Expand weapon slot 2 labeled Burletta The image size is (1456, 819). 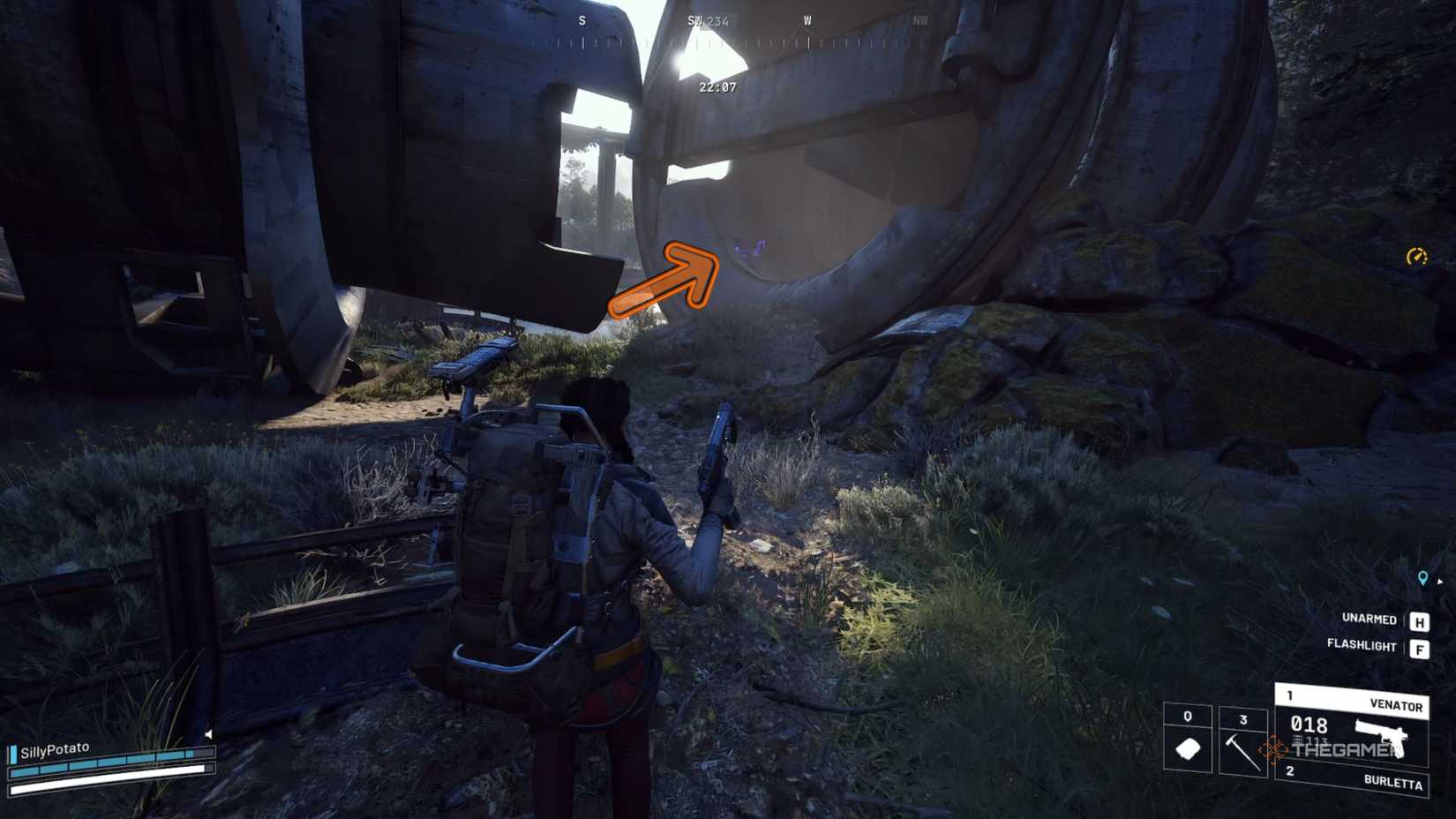1393,781
